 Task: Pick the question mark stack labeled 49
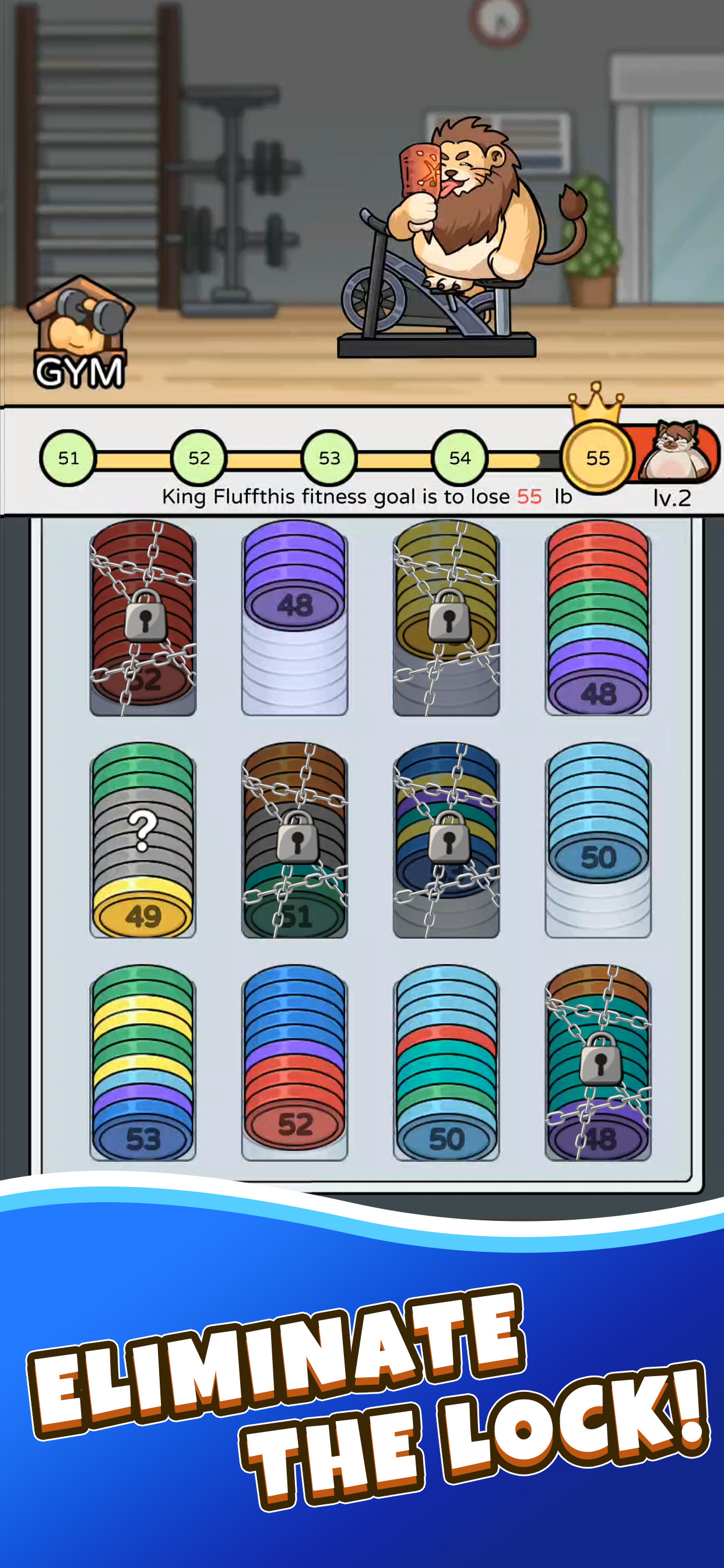point(143,839)
